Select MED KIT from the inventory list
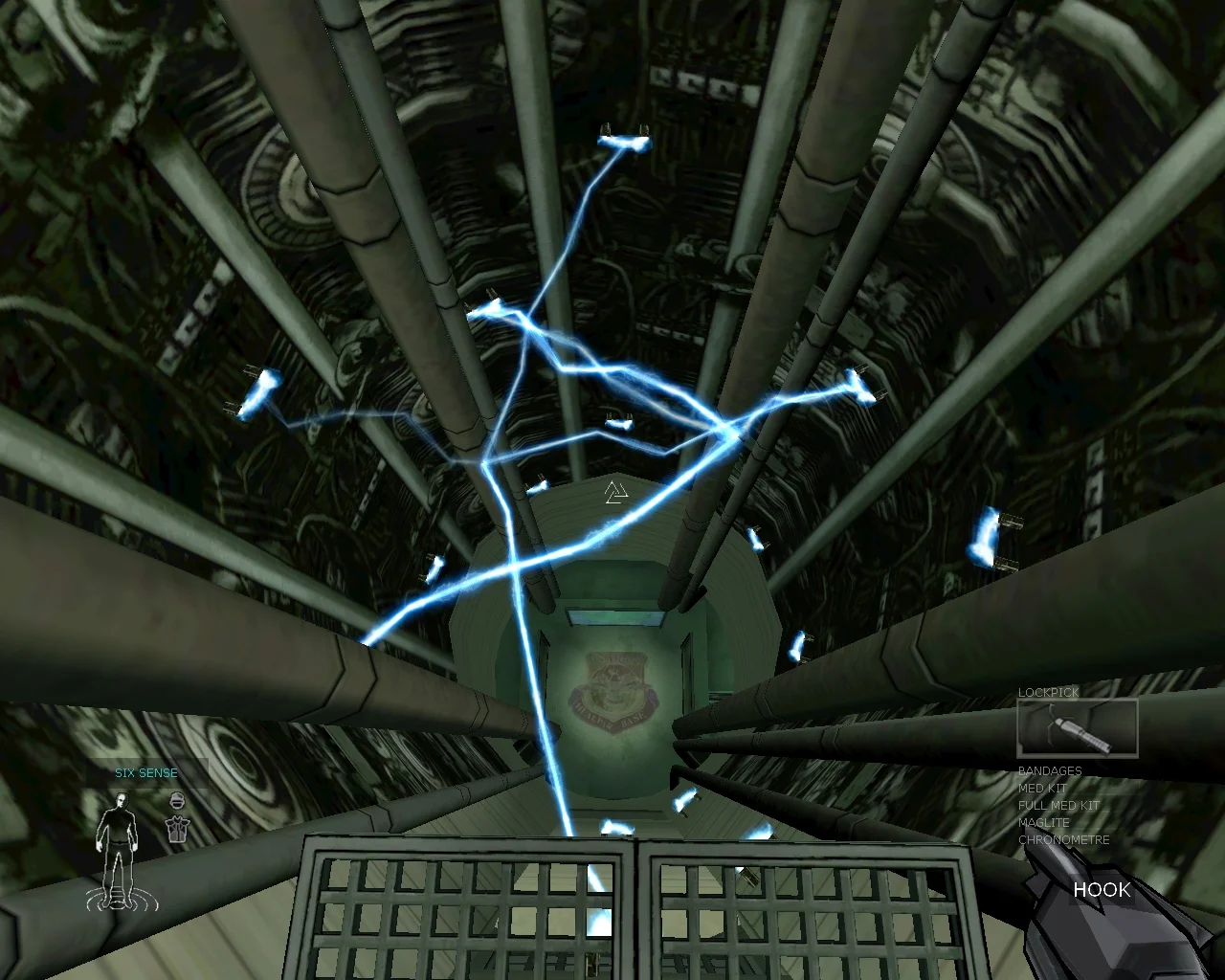Viewport: 1225px width, 980px height. click(1042, 788)
